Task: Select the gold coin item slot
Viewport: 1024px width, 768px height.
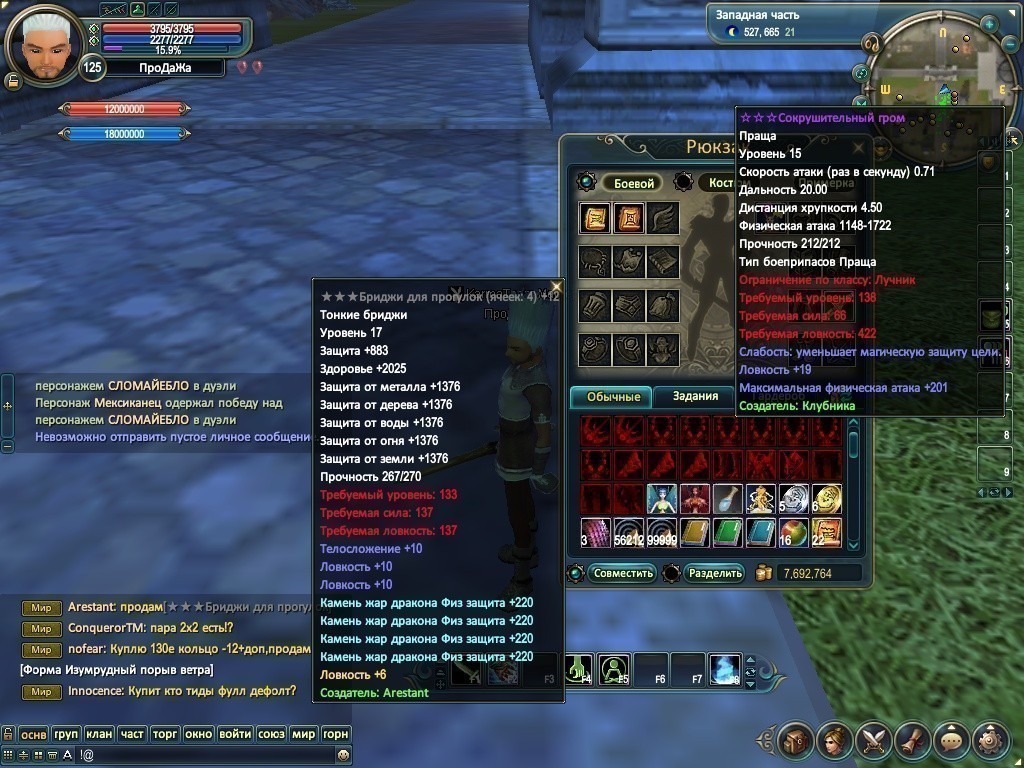Action: [826, 499]
